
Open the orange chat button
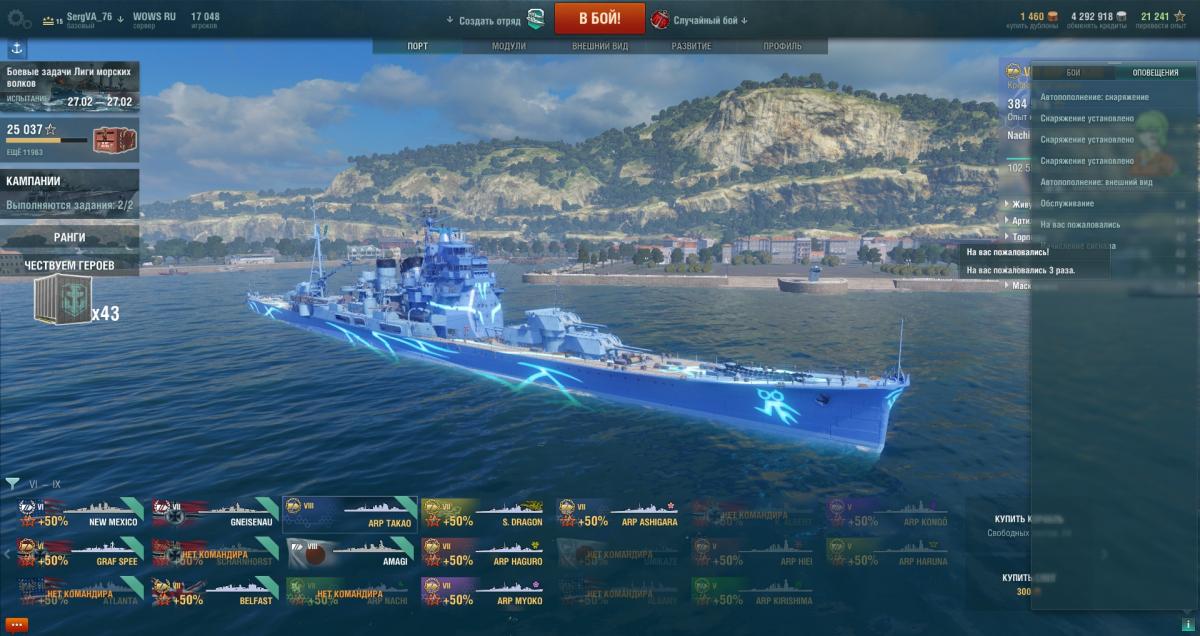coord(16,624)
